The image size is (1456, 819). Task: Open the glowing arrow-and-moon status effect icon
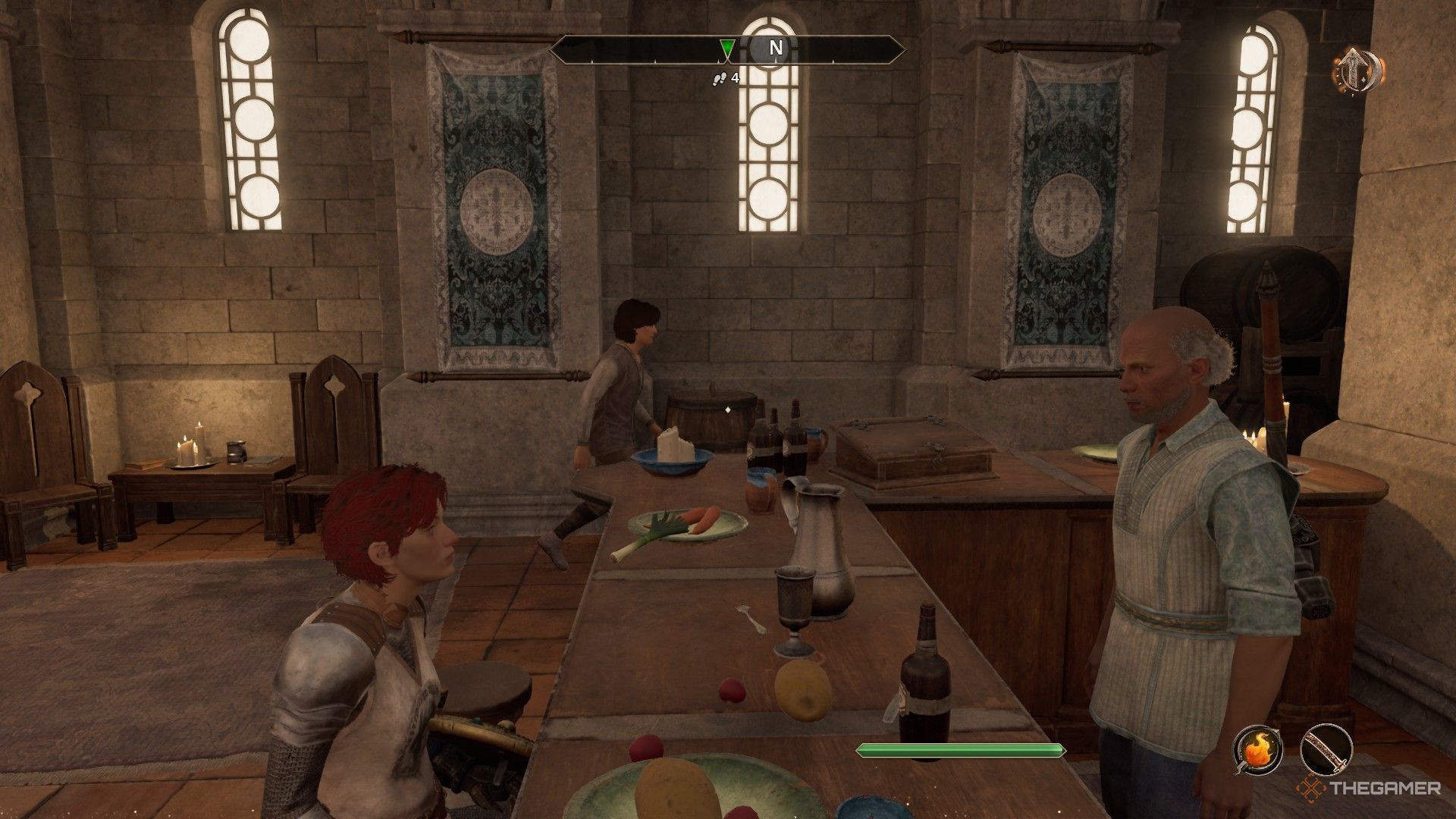click(1357, 71)
